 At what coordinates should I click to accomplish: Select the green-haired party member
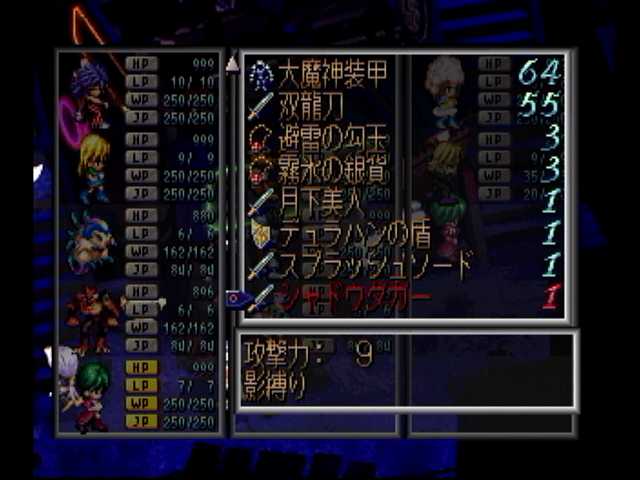click(x=92, y=394)
